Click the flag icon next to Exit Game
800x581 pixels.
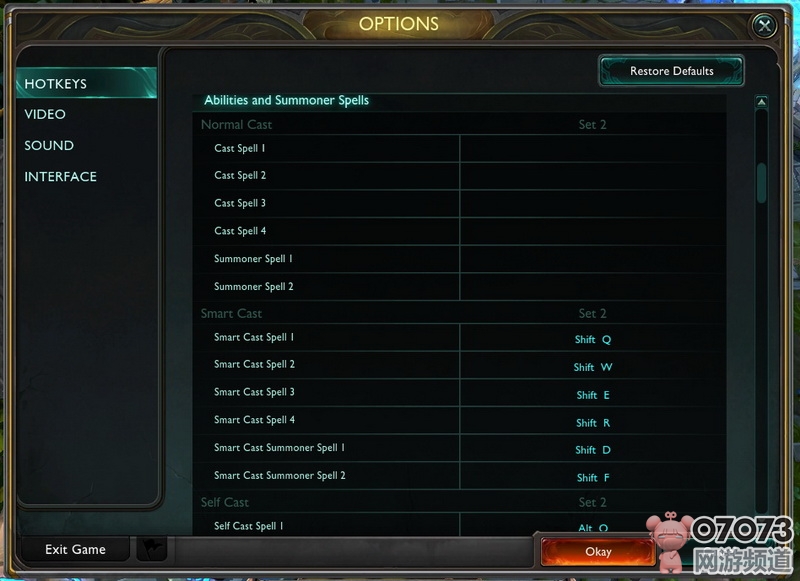pos(151,549)
